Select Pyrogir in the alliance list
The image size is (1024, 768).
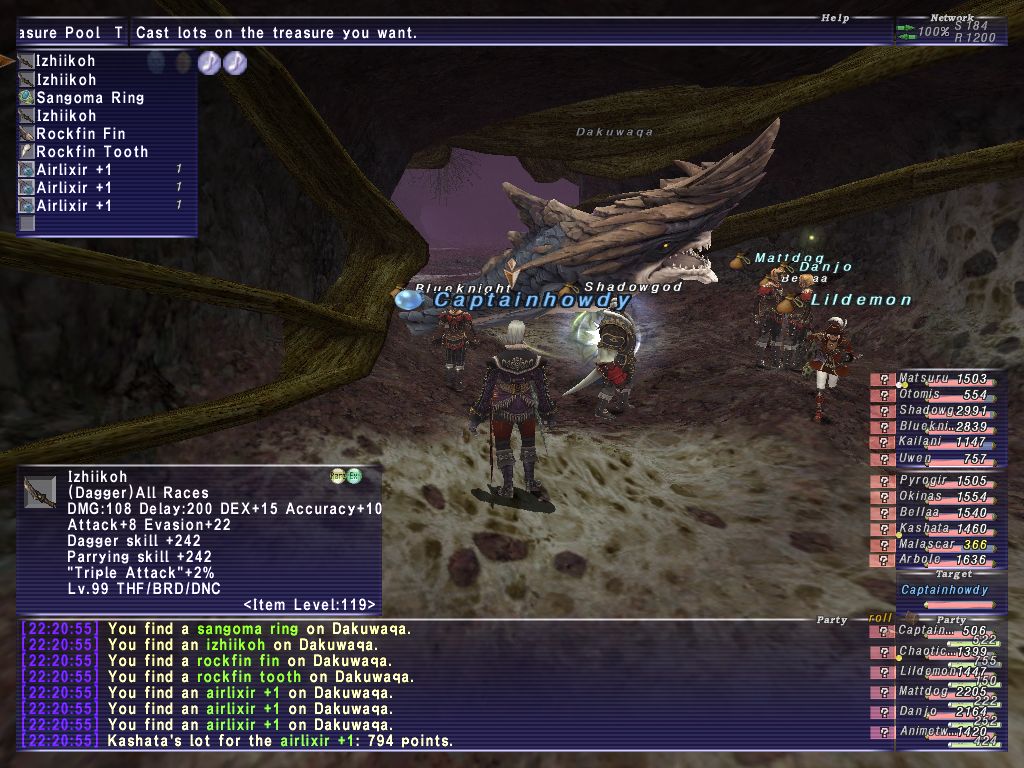929,481
